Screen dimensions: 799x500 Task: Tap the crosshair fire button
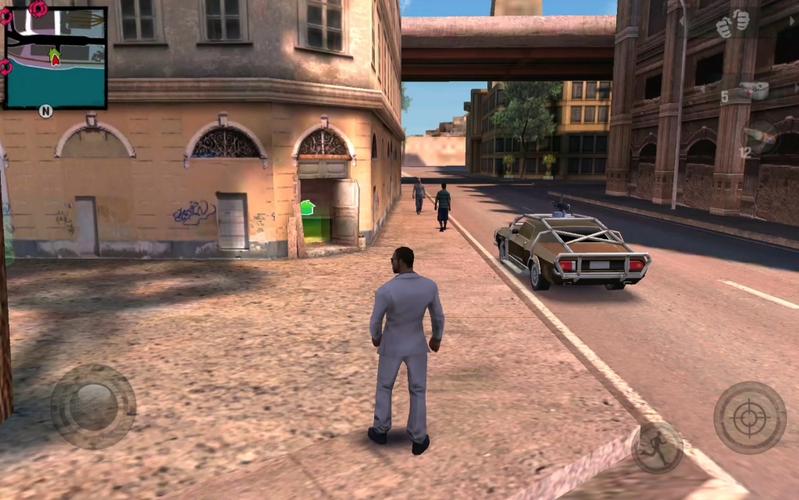[x=749, y=417]
